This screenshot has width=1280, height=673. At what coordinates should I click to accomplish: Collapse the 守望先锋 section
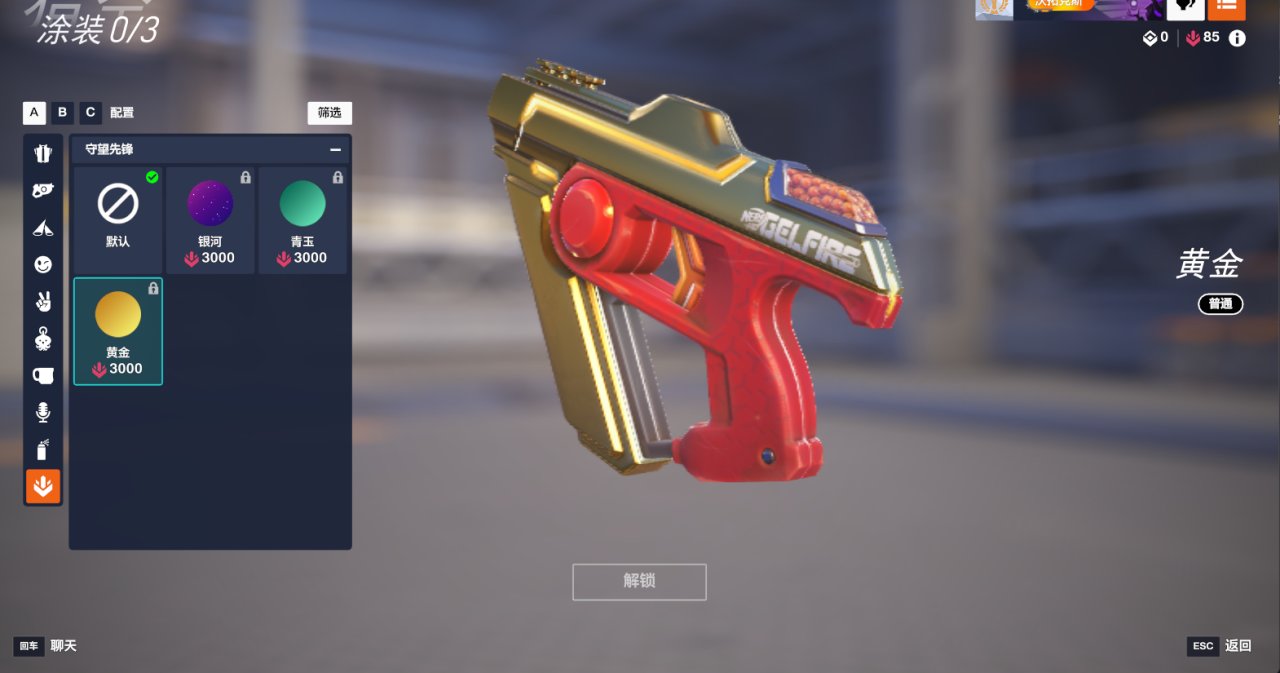pos(335,149)
